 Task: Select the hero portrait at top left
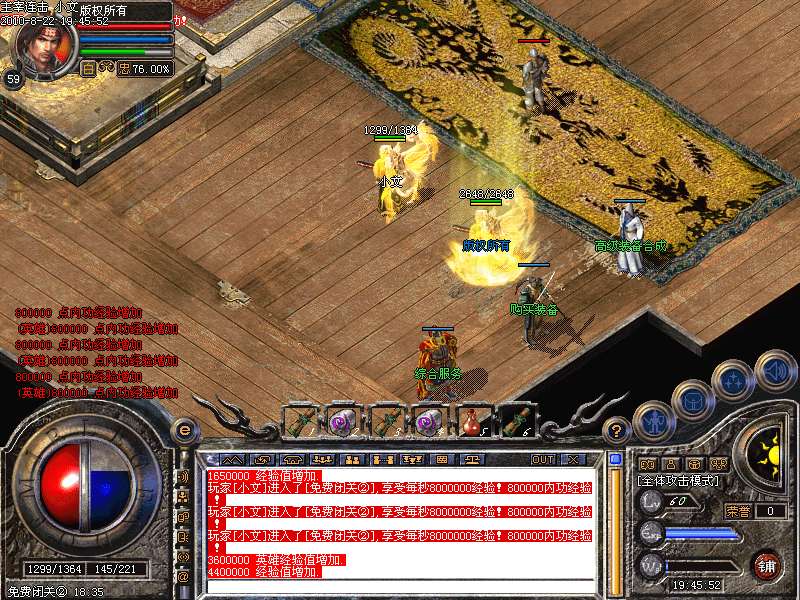click(x=42, y=46)
